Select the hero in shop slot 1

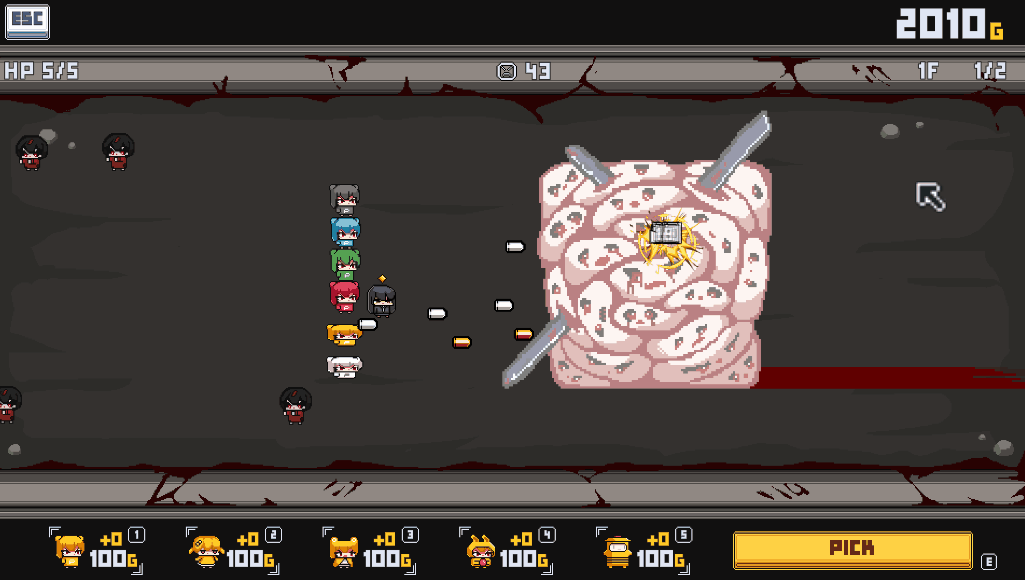pyautogui.click(x=70, y=550)
